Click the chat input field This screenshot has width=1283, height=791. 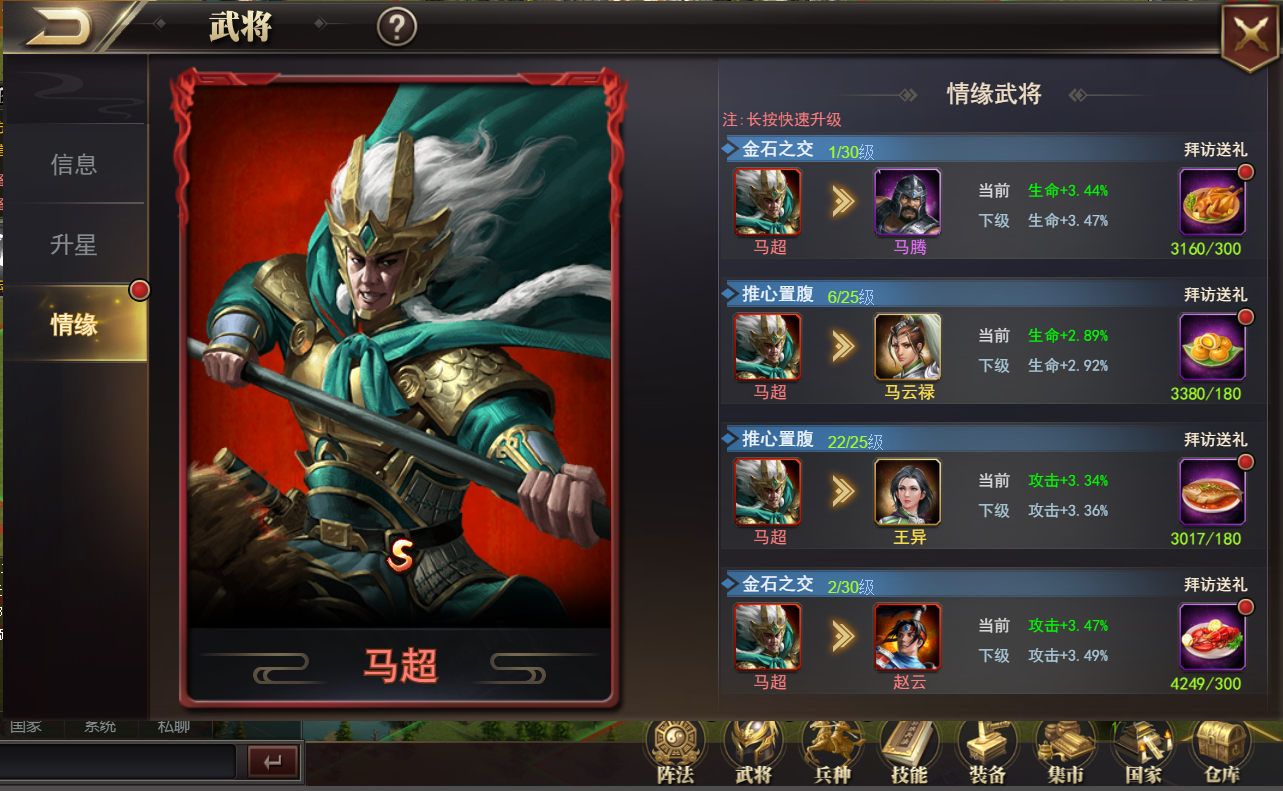pos(120,762)
